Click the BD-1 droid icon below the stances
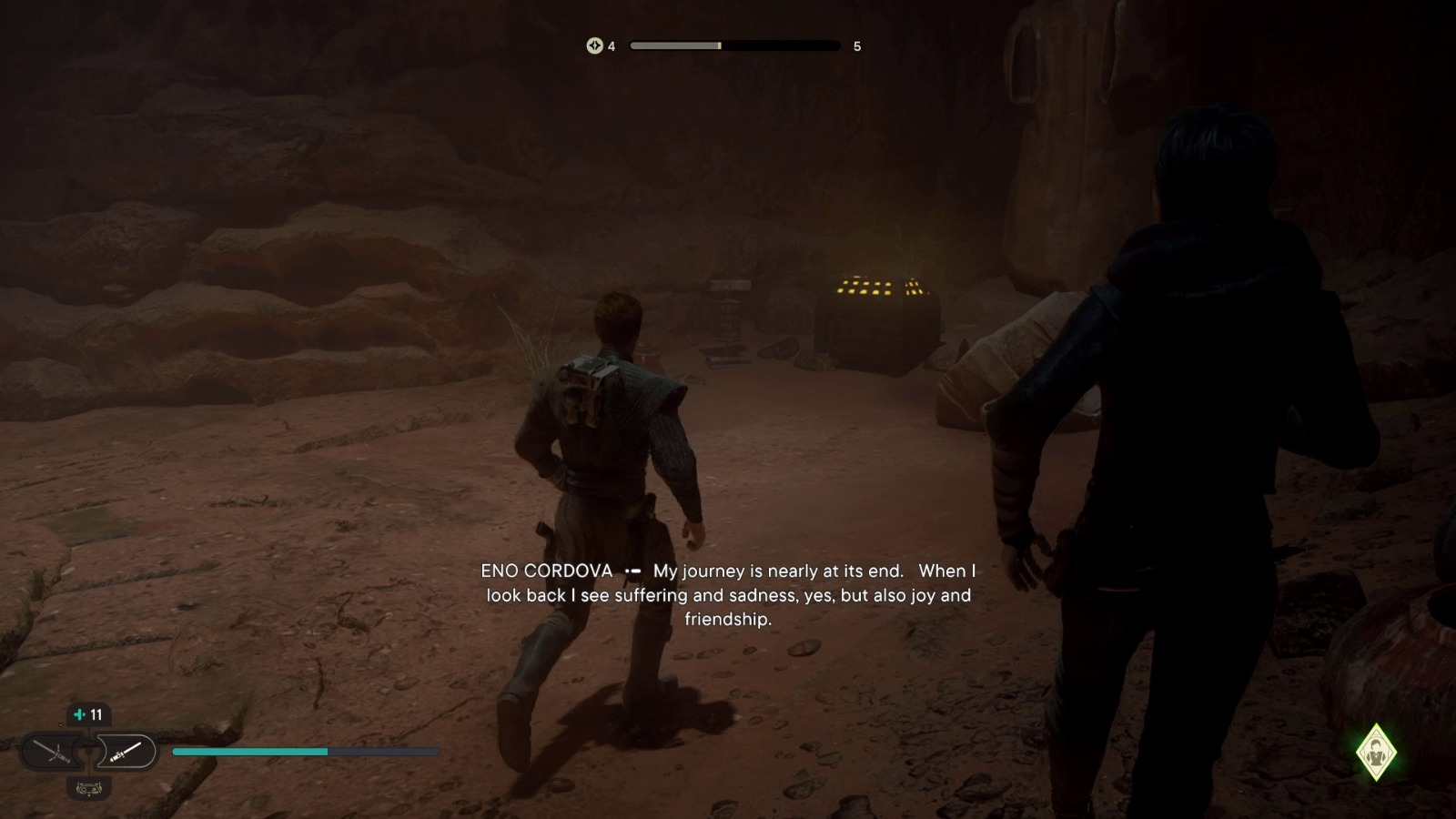 (87, 788)
